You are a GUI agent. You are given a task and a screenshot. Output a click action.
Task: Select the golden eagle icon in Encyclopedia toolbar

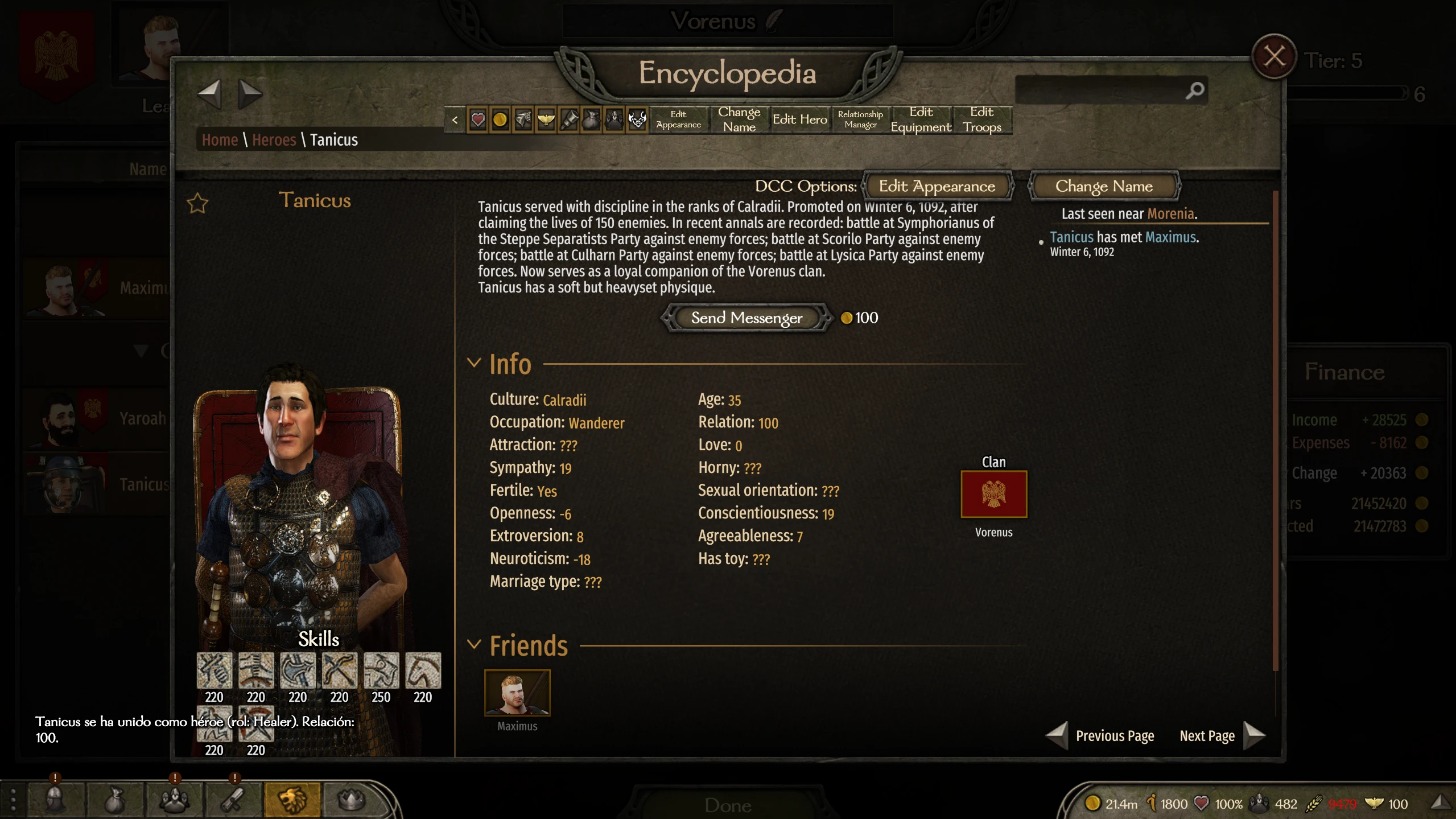click(546, 120)
